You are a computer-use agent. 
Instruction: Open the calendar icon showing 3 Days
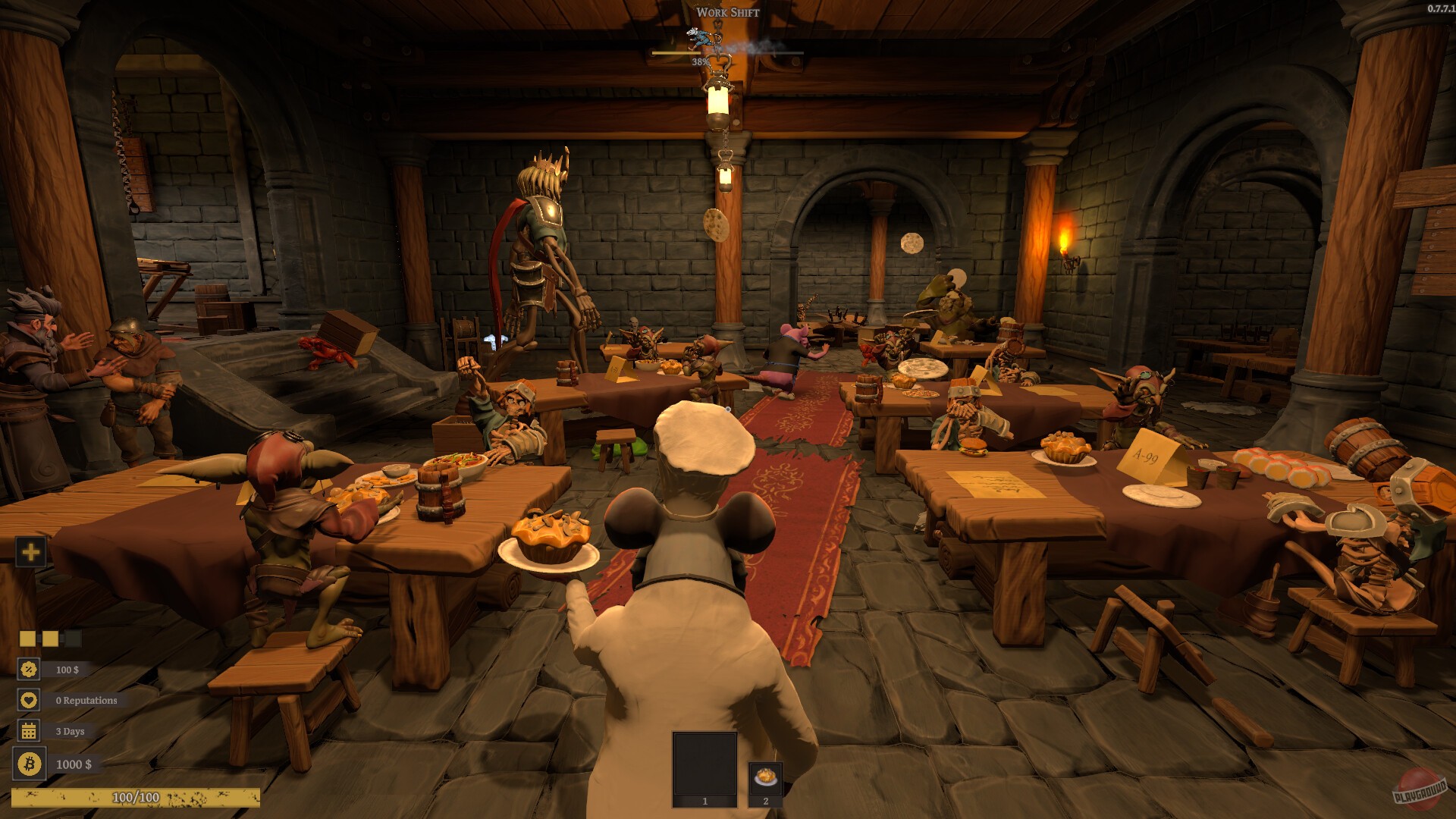27,732
